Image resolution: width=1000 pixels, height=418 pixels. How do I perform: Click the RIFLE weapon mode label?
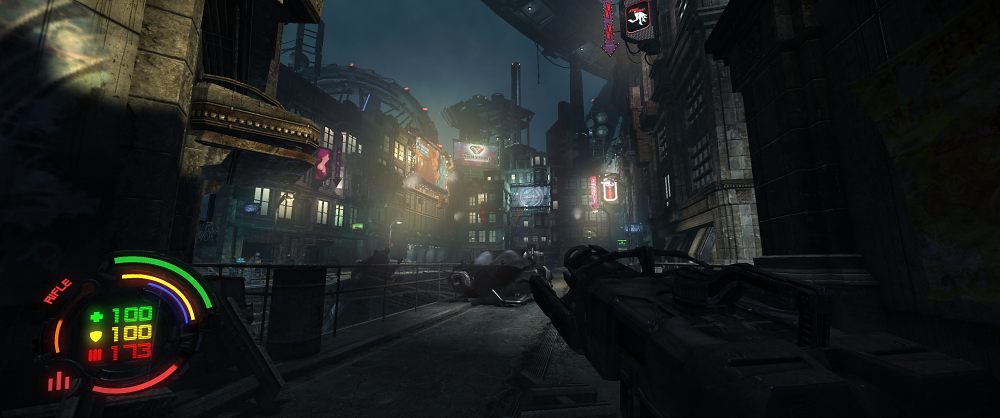(59, 290)
